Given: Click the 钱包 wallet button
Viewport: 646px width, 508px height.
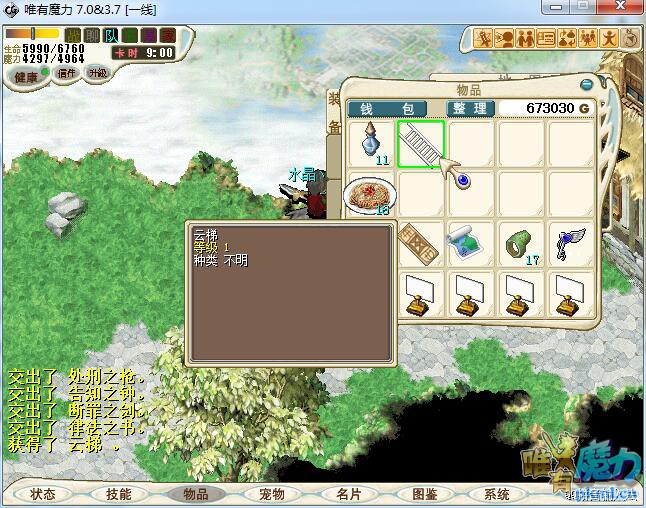Looking at the screenshot, I should click(x=387, y=108).
